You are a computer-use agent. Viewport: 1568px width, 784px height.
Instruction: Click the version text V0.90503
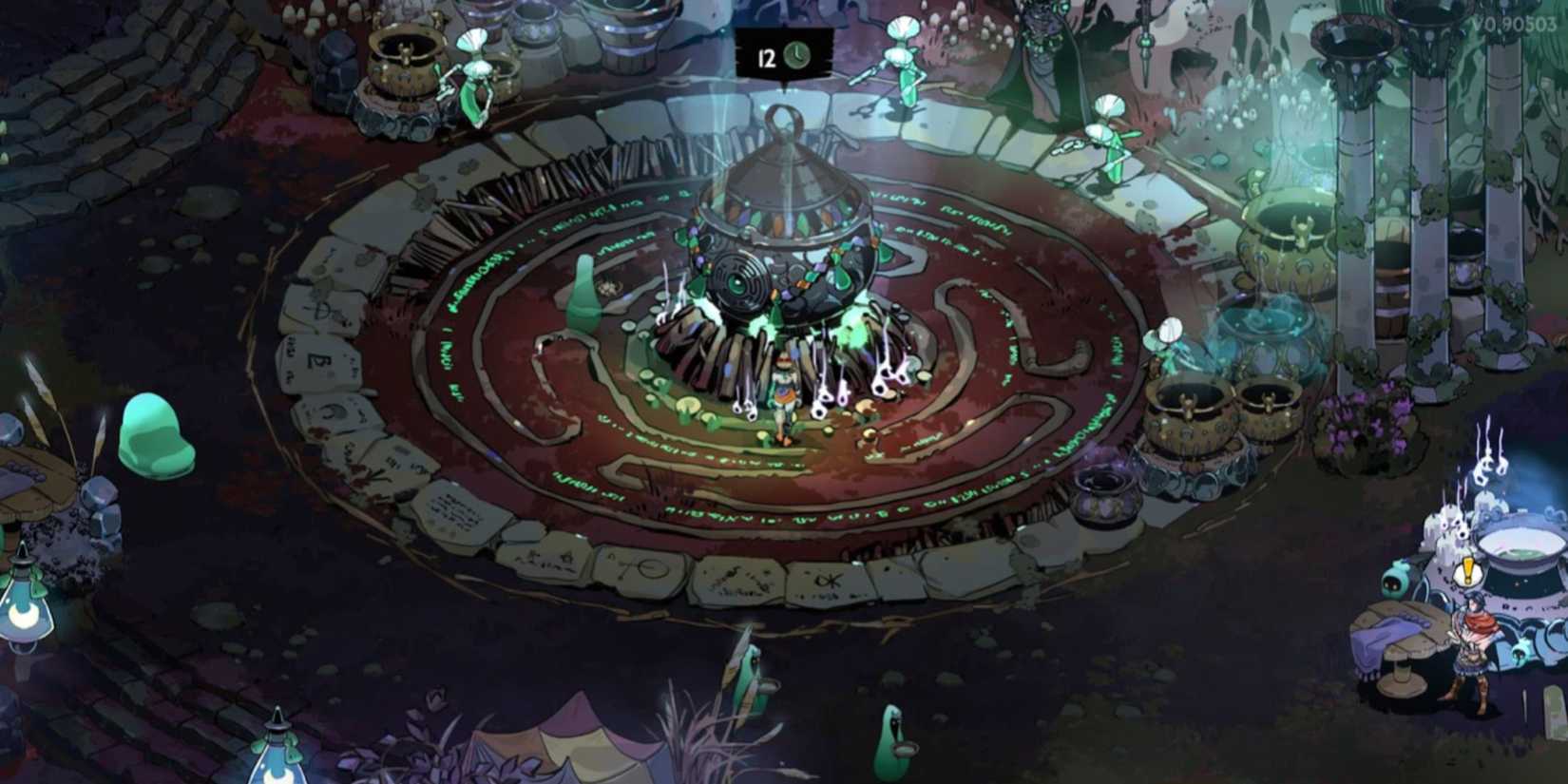1516,24
